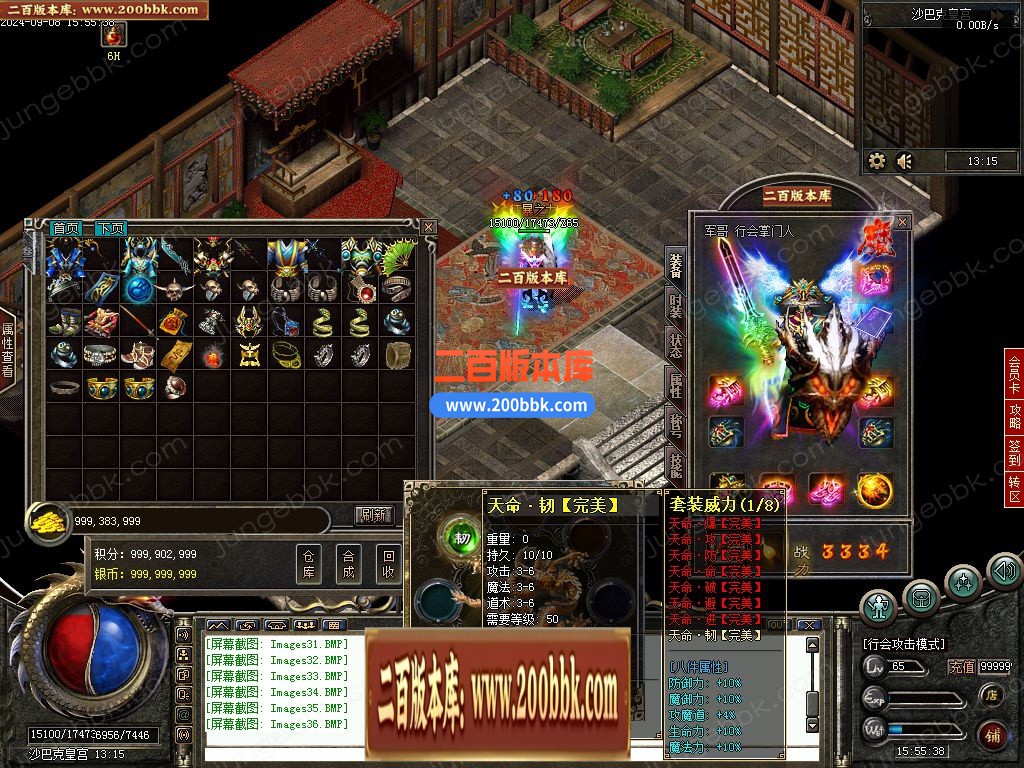Open the 仓库 warehouse
This screenshot has height=768, width=1024.
click(x=309, y=564)
